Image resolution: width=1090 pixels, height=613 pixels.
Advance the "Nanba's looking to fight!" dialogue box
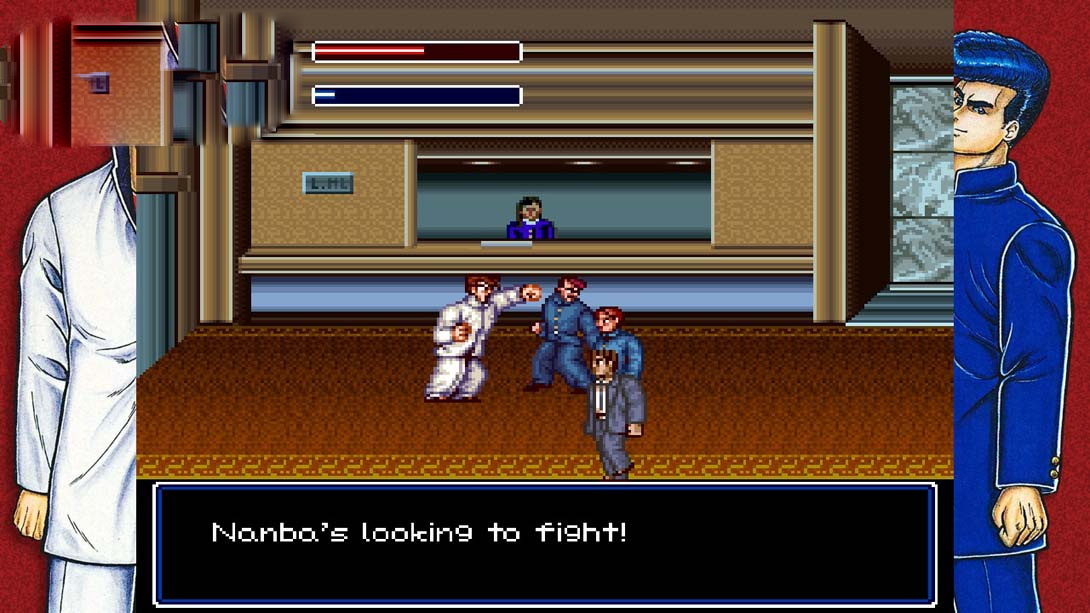(544, 543)
